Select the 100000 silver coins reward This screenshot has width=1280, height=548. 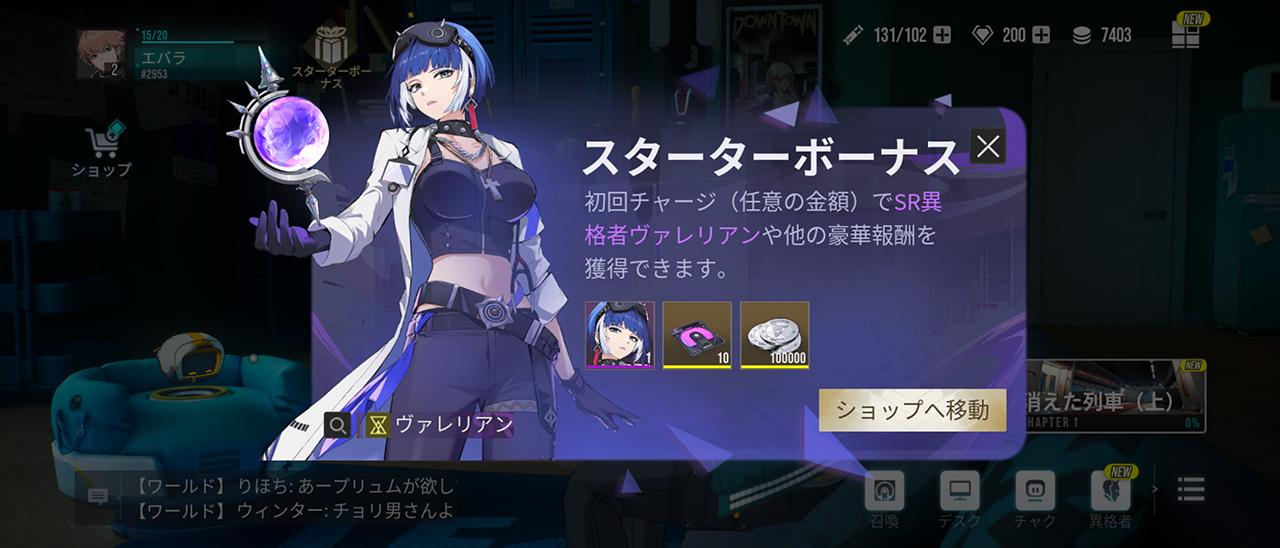[775, 335]
